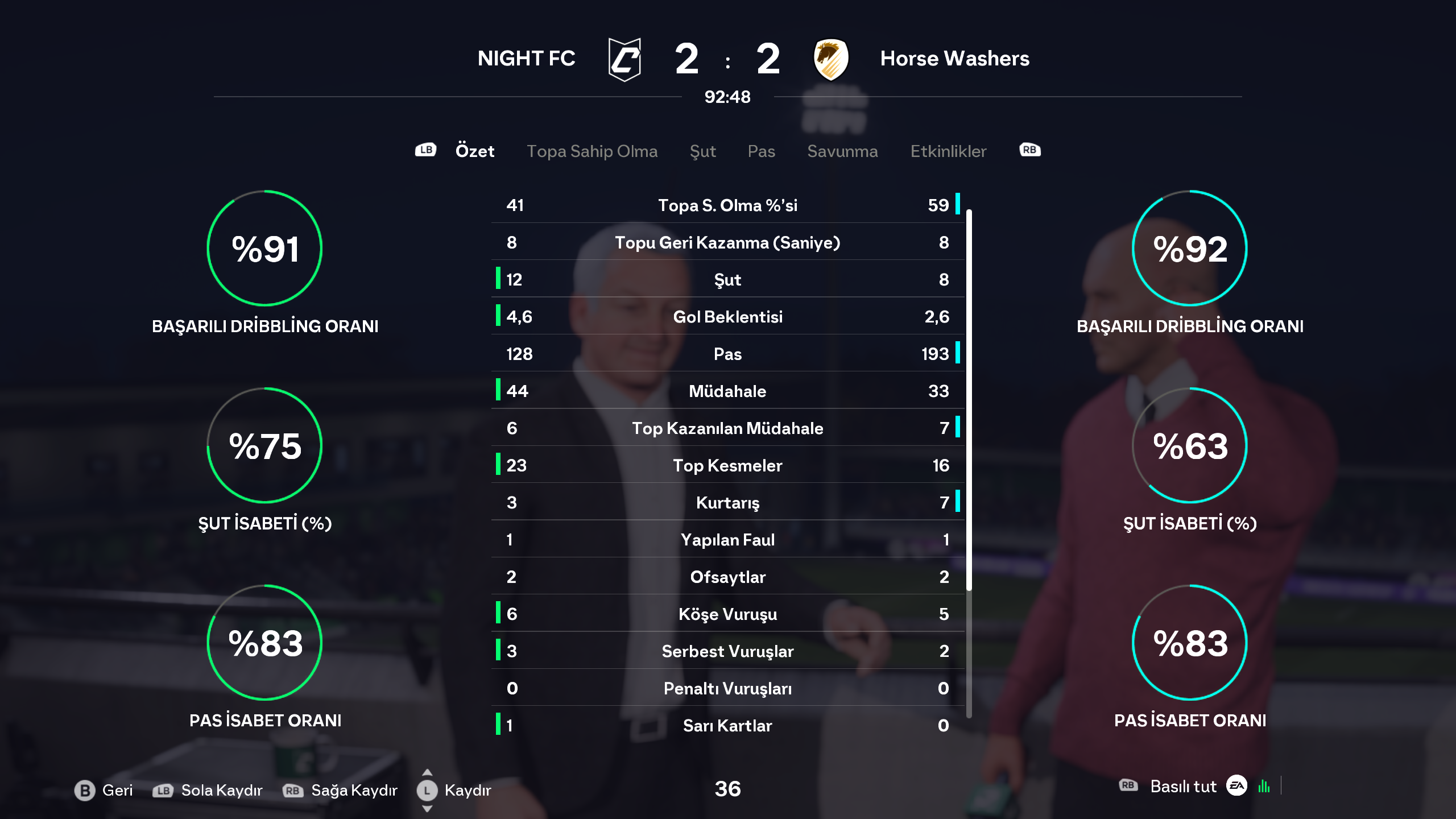Open the Etkinlikler tab

tap(948, 151)
